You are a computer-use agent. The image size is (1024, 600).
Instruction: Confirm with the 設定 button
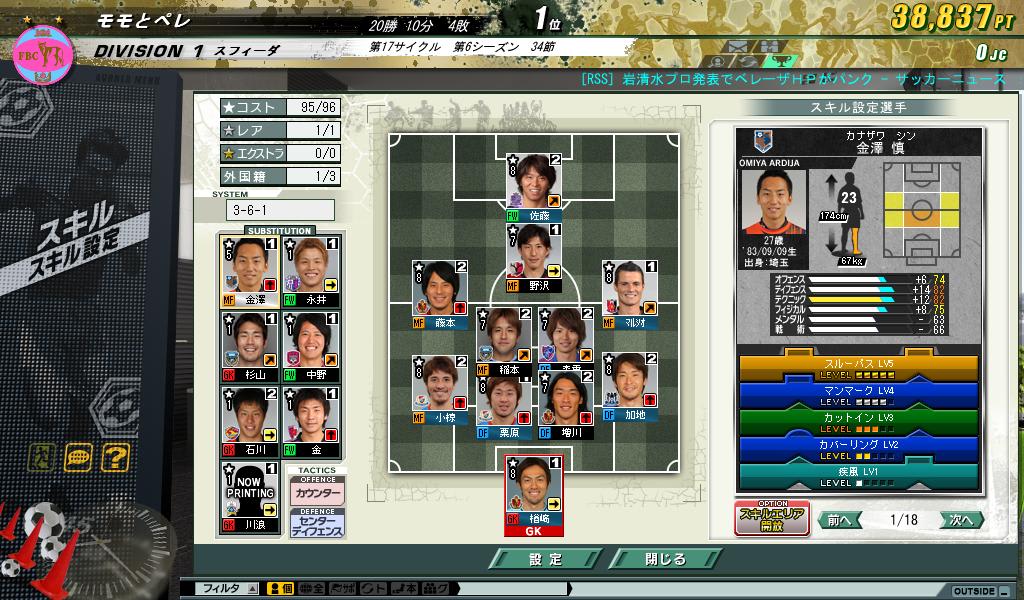[x=545, y=559]
